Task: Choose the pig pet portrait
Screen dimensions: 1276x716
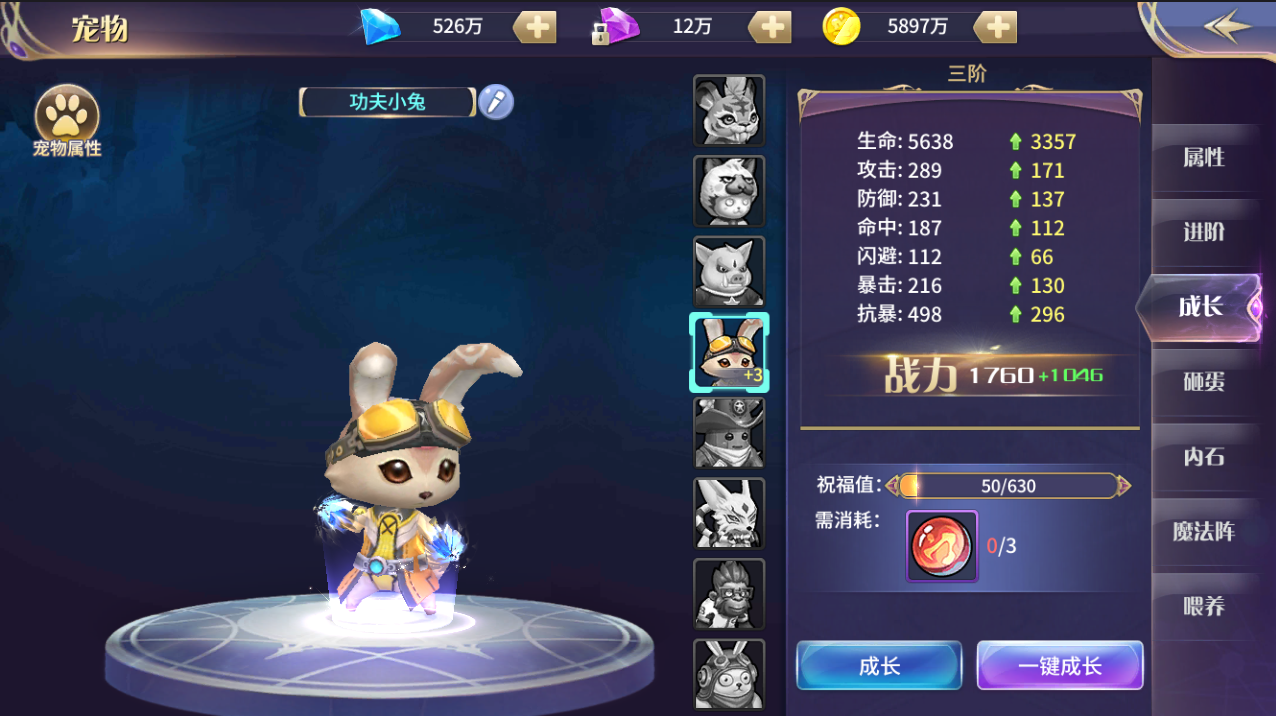Action: point(729,271)
